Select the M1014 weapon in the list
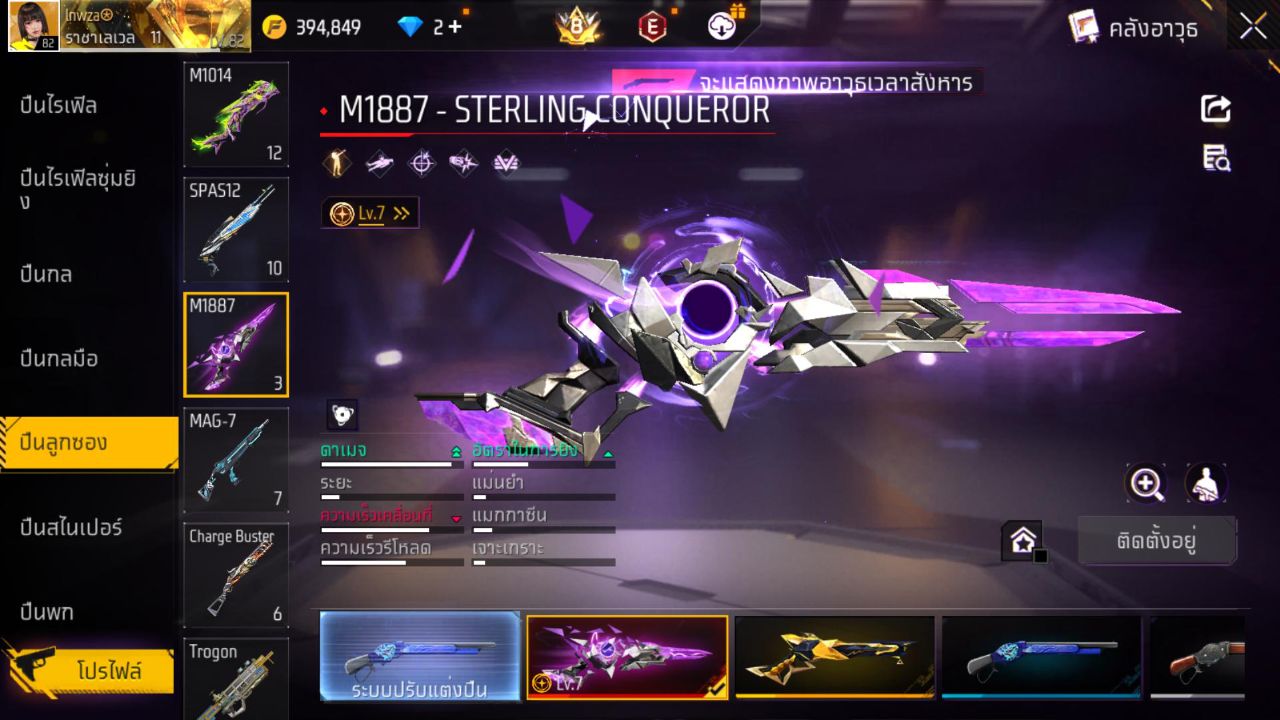 click(x=236, y=113)
